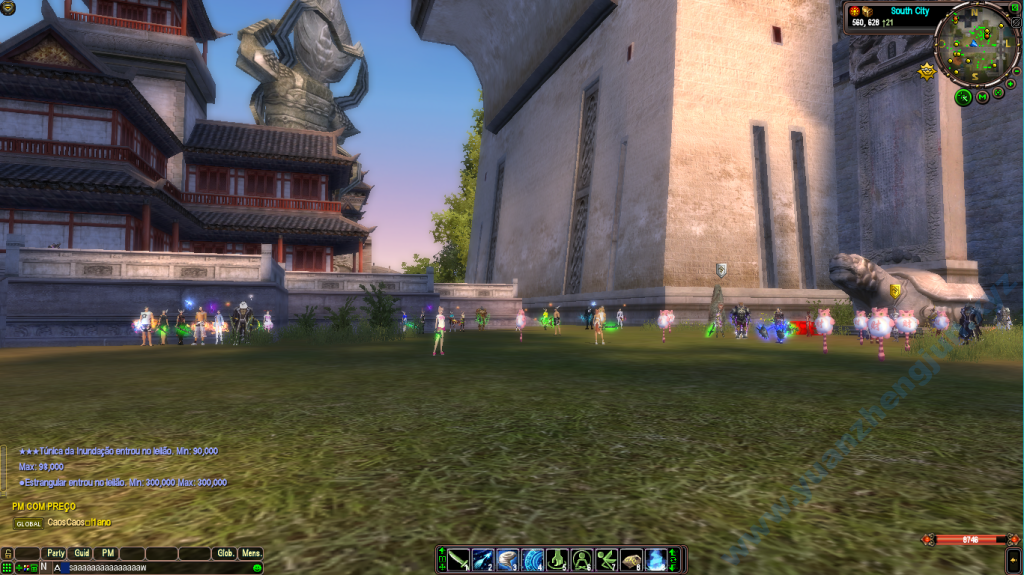Click the chat text input box
The width and height of the screenshot is (1024, 575).
[150, 568]
